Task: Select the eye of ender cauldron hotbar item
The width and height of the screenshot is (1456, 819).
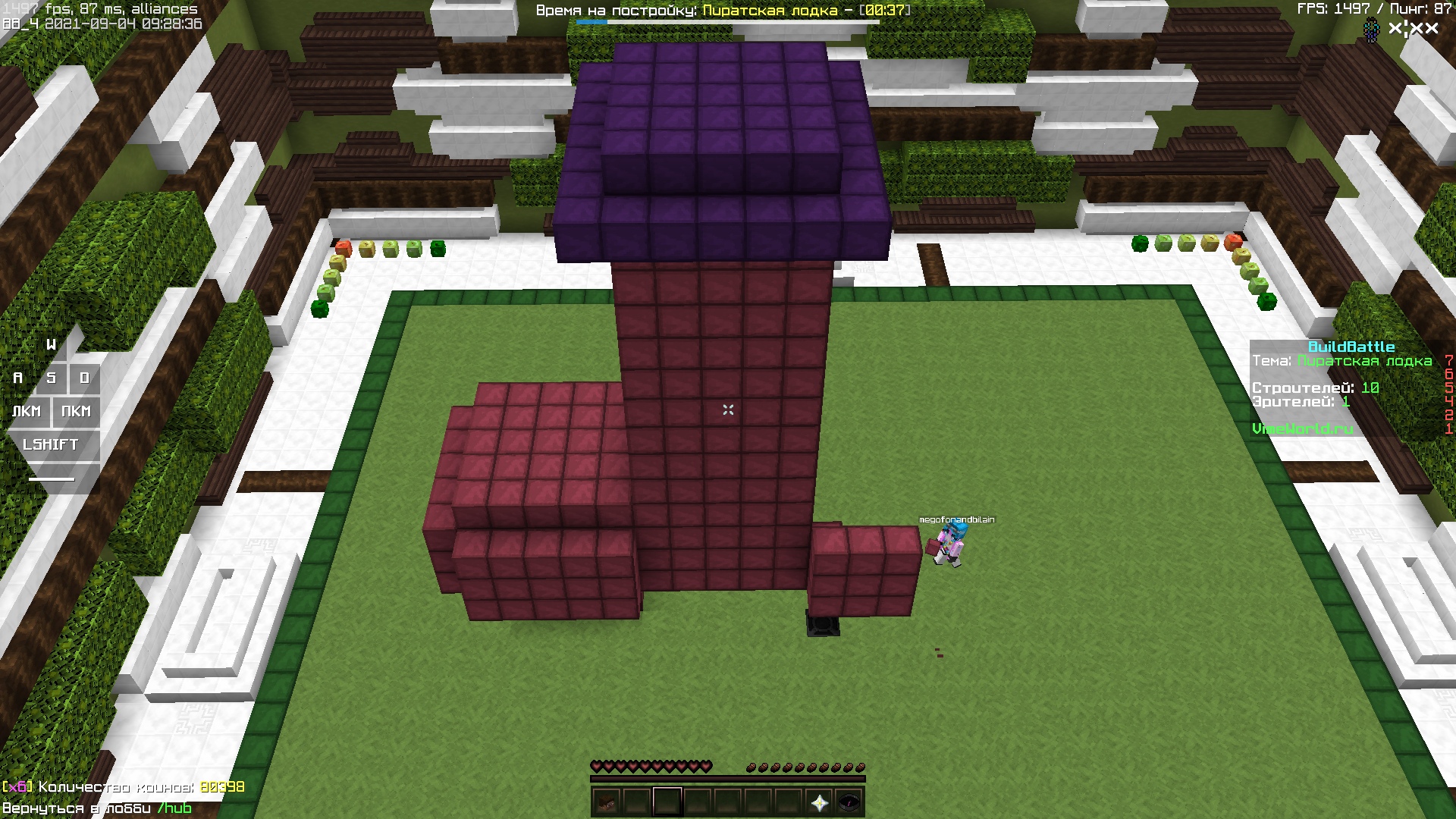Action: point(851,802)
